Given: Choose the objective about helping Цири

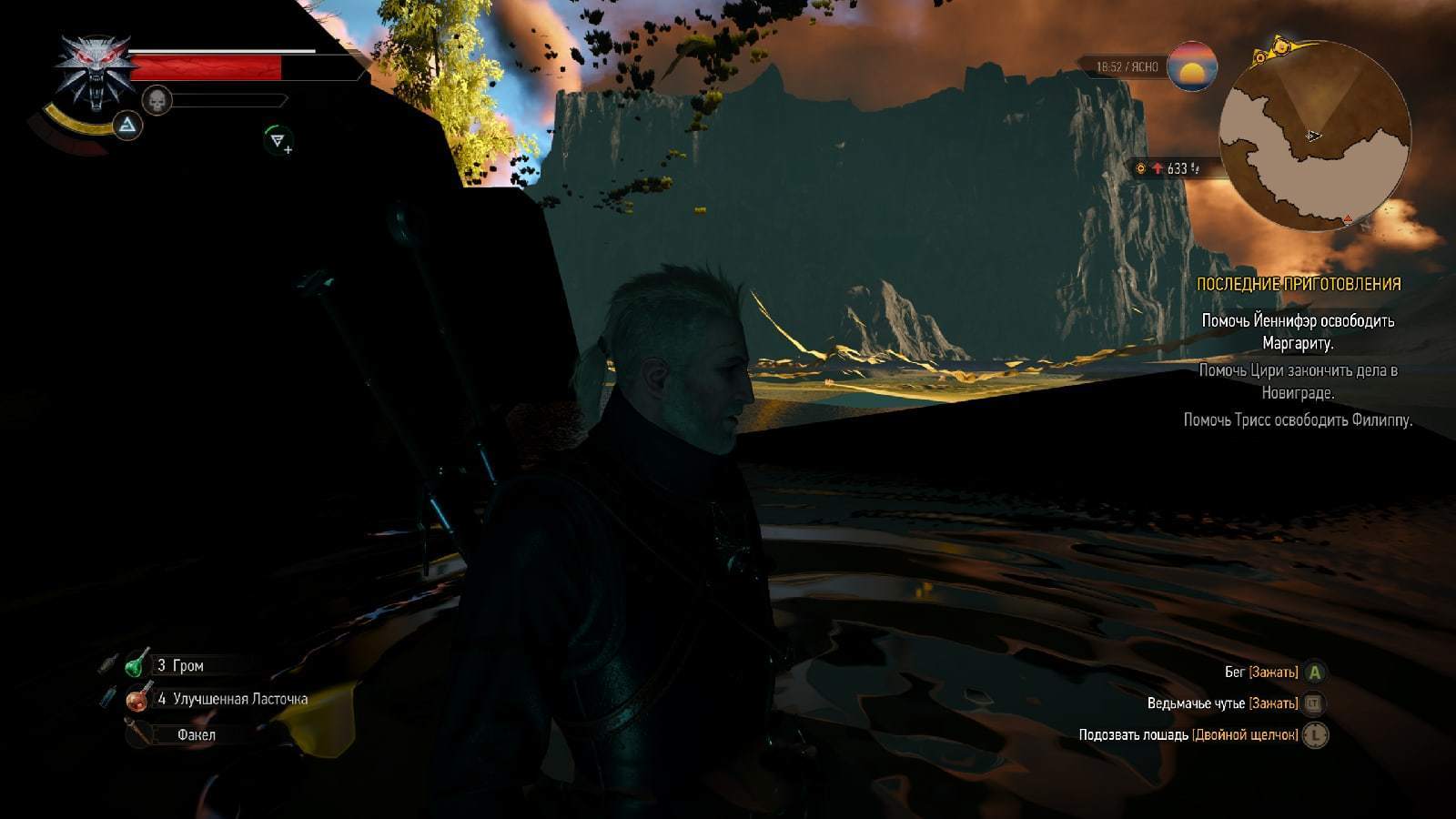Looking at the screenshot, I should tap(1298, 381).
